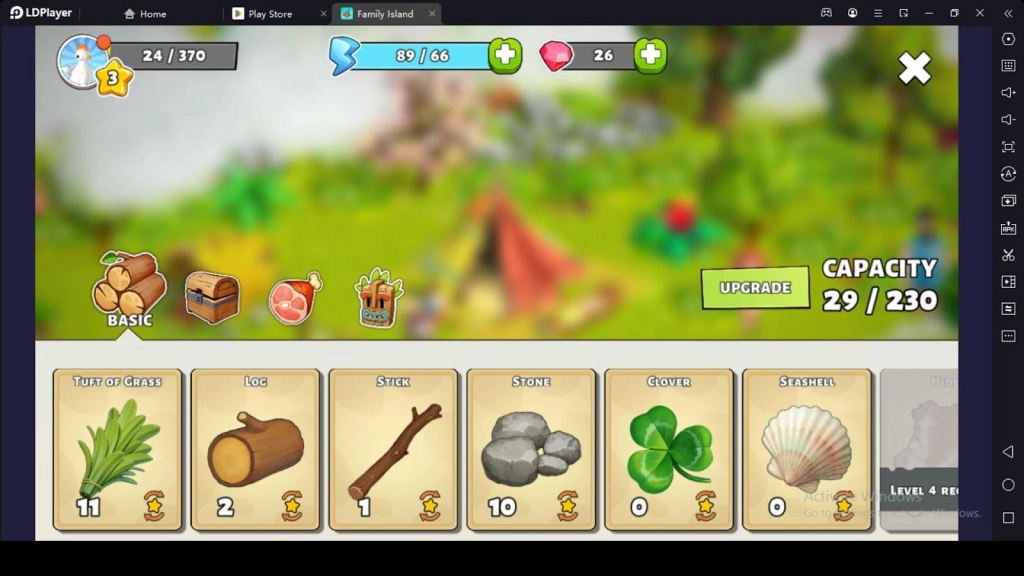Screen dimensions: 1024x576
Task: Select the Log resource card
Action: [x=256, y=449]
